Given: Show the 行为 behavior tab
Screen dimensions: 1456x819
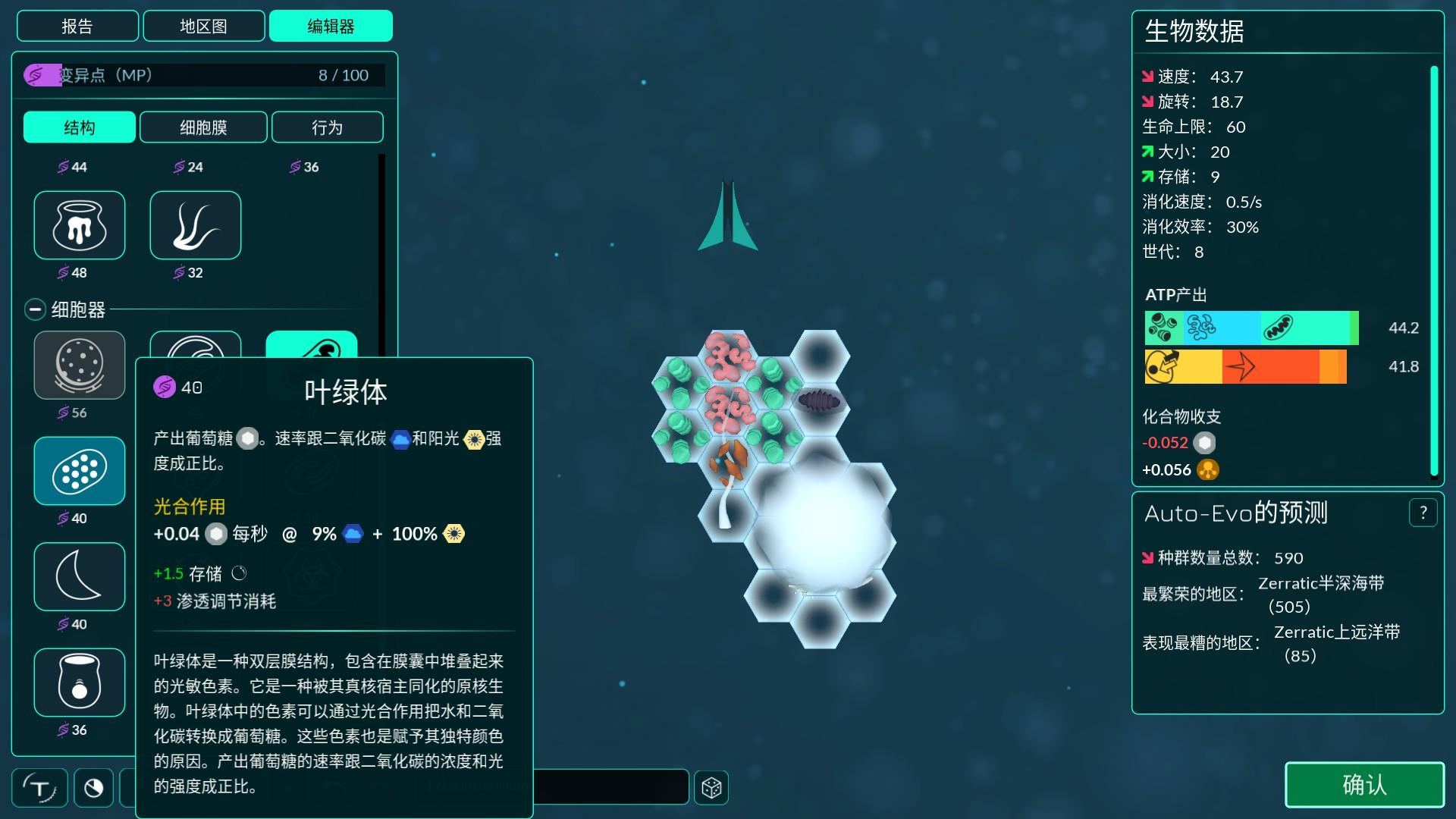Looking at the screenshot, I should coord(327,127).
